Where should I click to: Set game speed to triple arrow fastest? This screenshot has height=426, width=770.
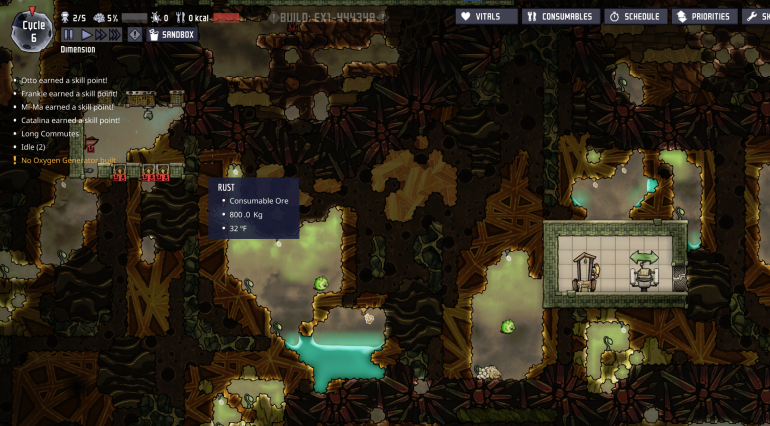click(115, 35)
